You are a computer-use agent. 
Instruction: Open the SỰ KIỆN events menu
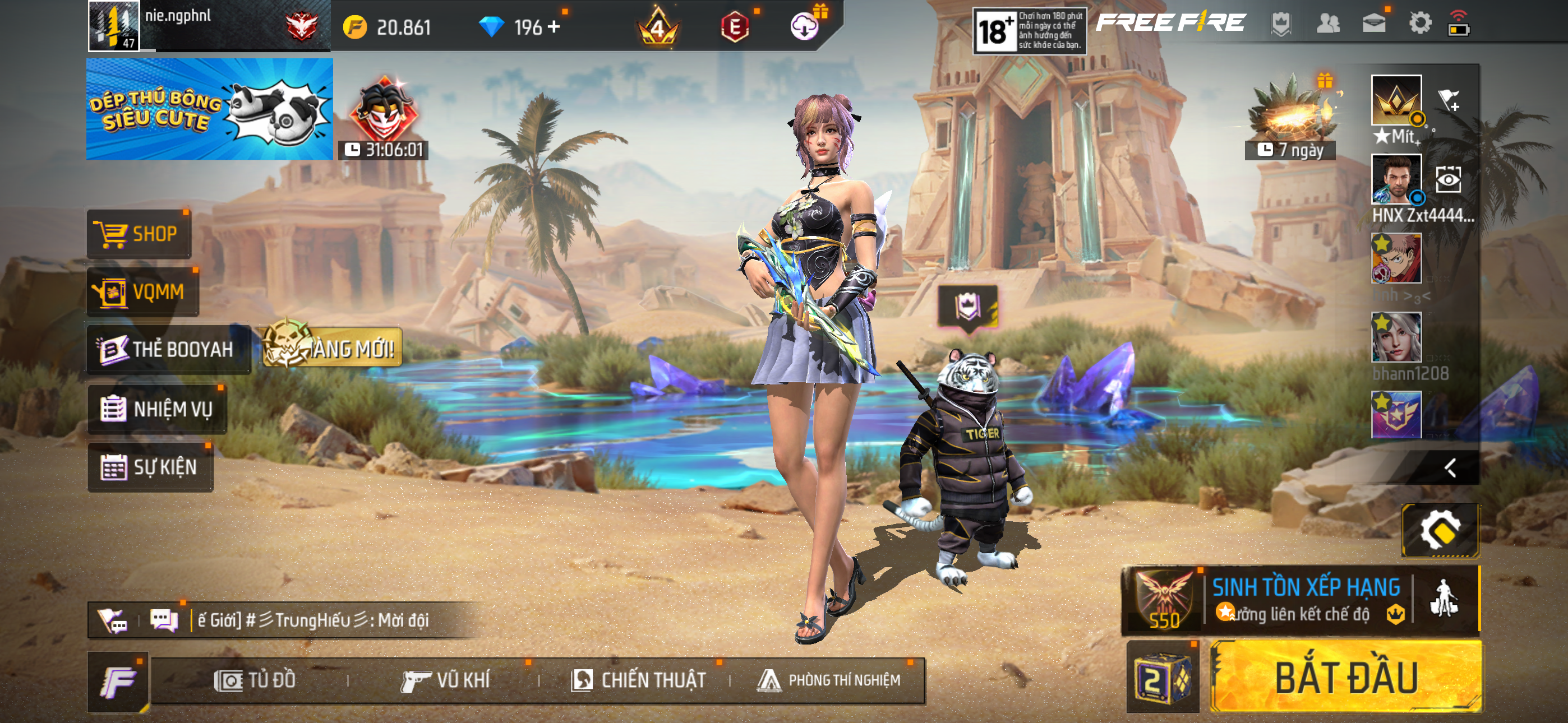(150, 467)
